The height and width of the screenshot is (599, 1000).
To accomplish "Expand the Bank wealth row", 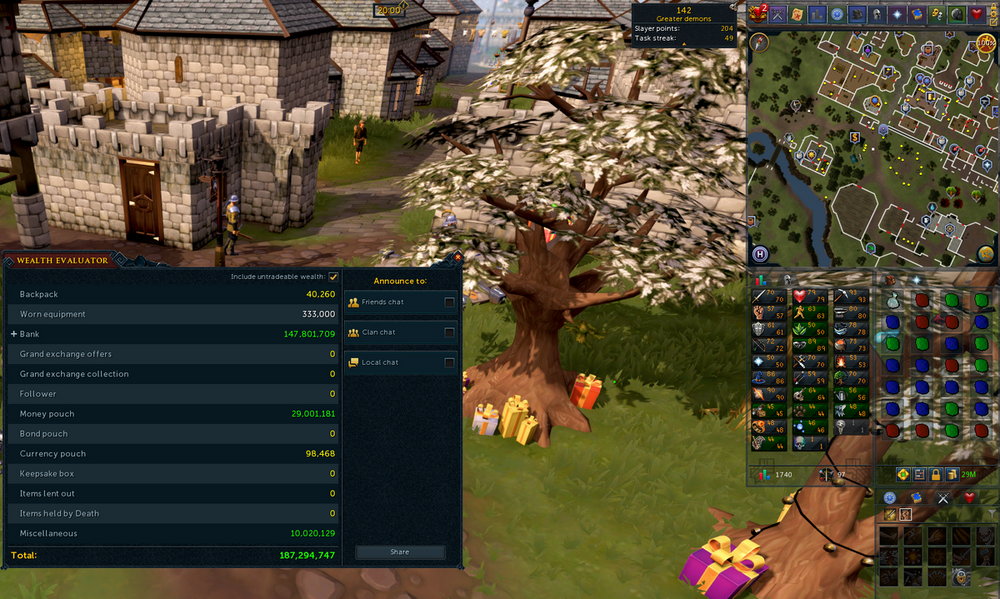I will (x=14, y=334).
